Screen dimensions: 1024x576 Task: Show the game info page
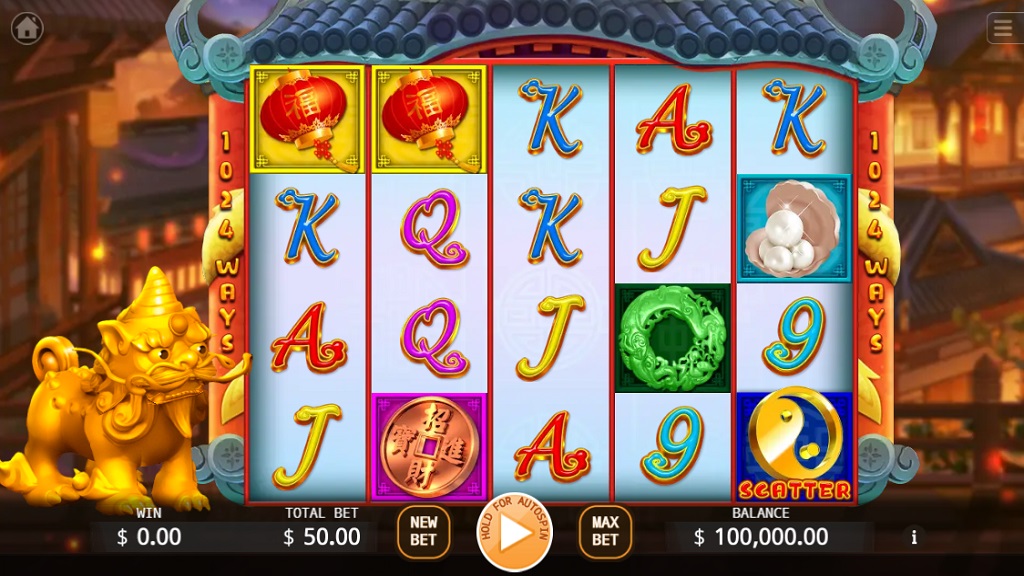[913, 537]
